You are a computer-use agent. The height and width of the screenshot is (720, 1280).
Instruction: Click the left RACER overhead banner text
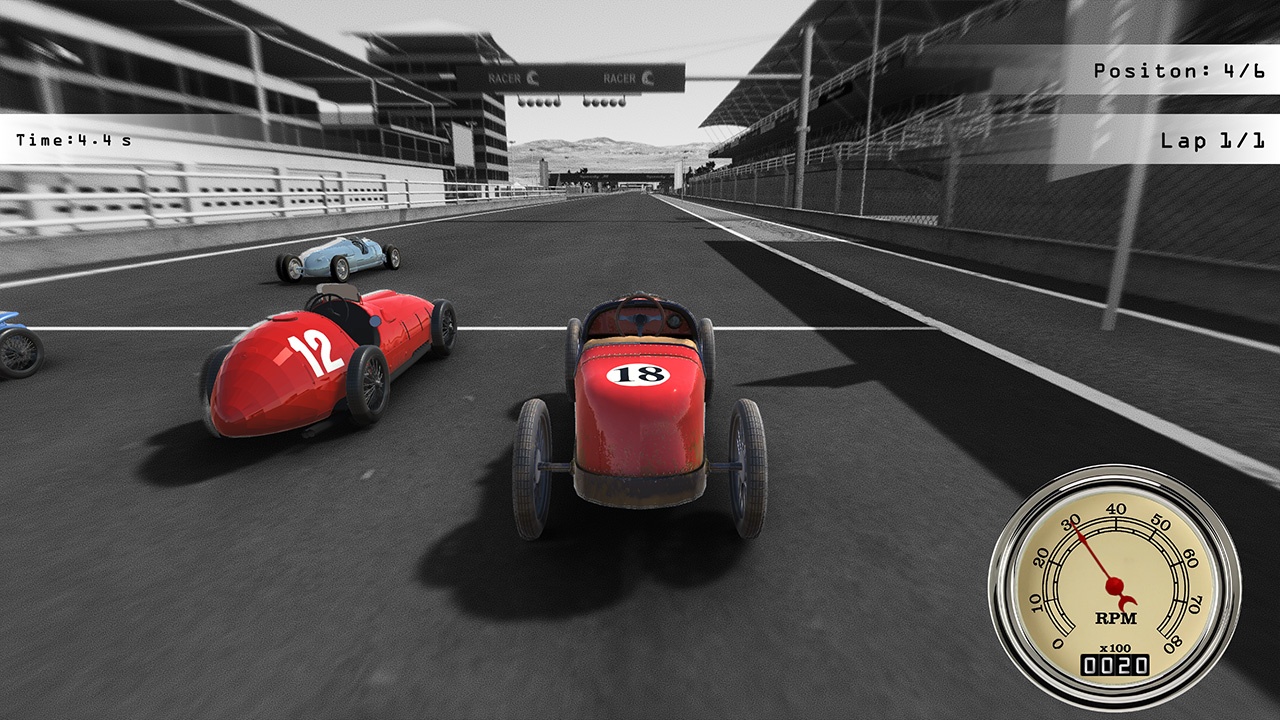coord(505,78)
